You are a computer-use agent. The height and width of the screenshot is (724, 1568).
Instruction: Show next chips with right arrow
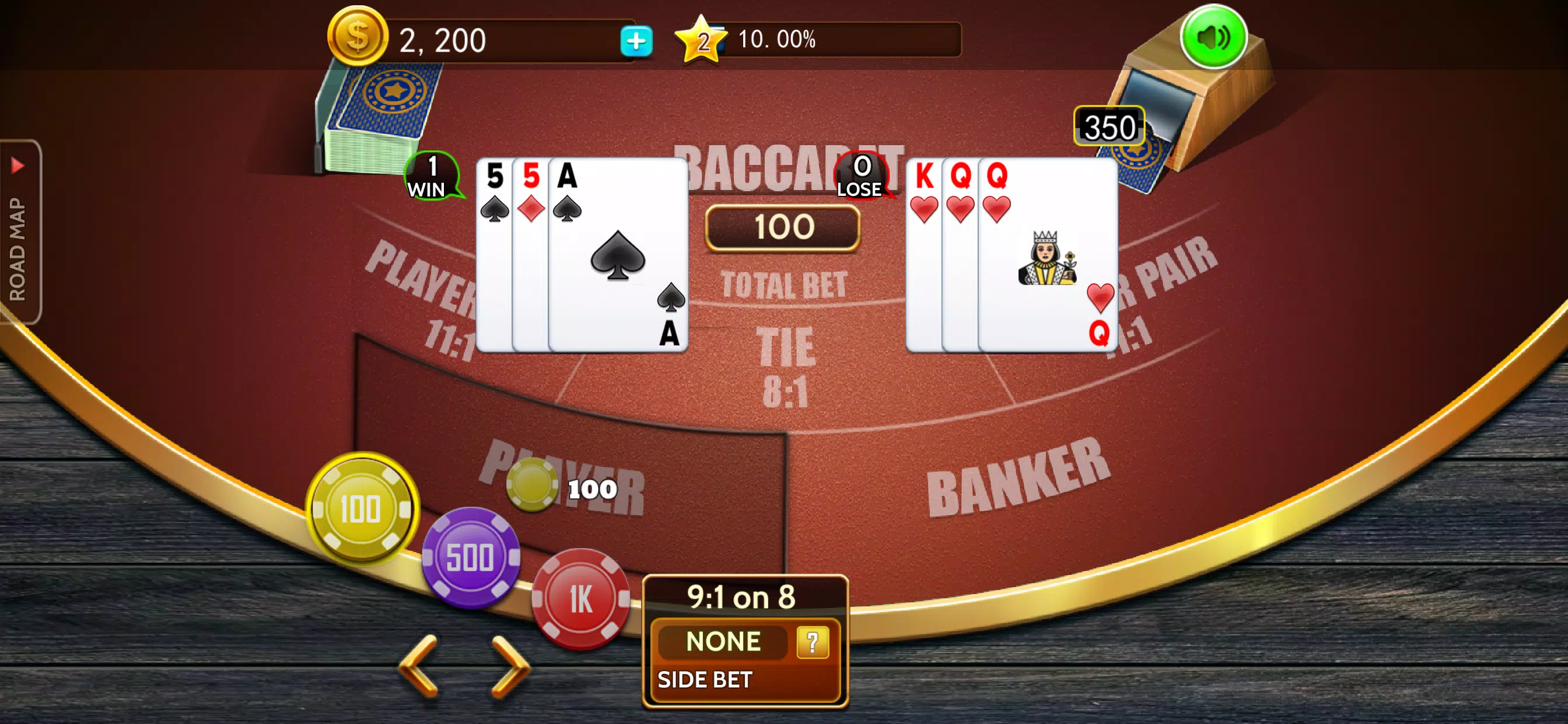click(510, 665)
